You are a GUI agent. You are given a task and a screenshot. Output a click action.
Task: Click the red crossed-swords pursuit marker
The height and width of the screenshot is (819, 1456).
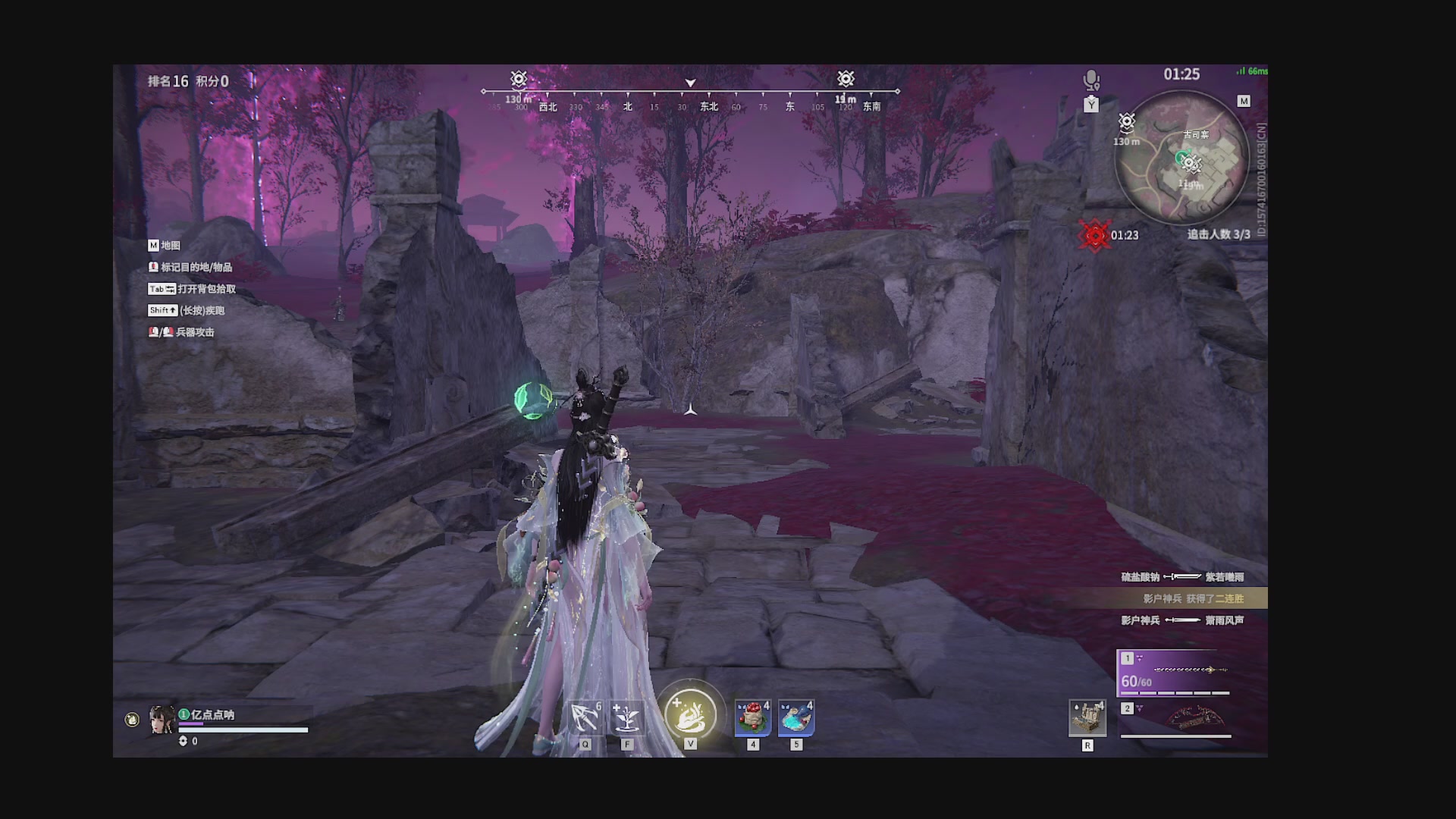click(1094, 236)
